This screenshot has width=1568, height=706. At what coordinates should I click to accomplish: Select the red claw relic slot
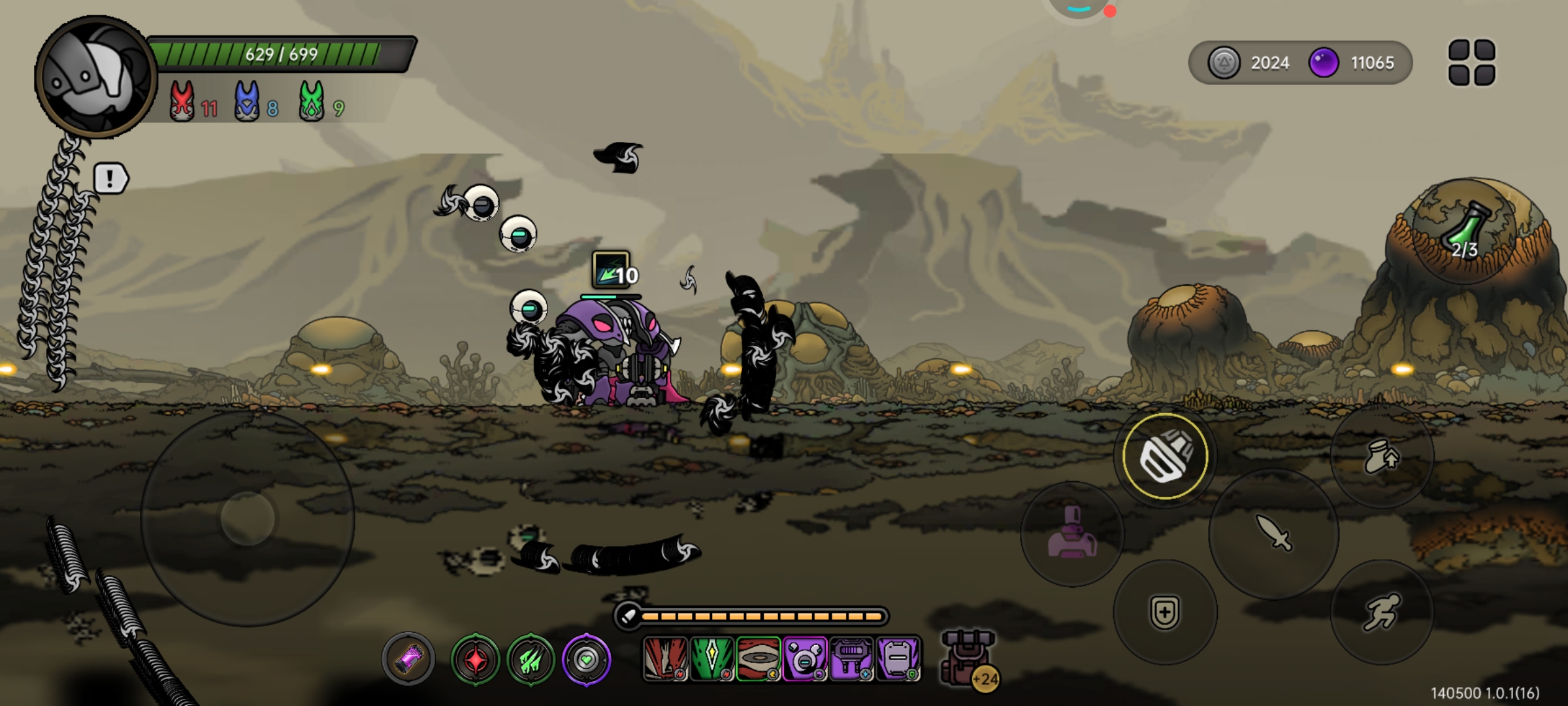tap(665, 659)
